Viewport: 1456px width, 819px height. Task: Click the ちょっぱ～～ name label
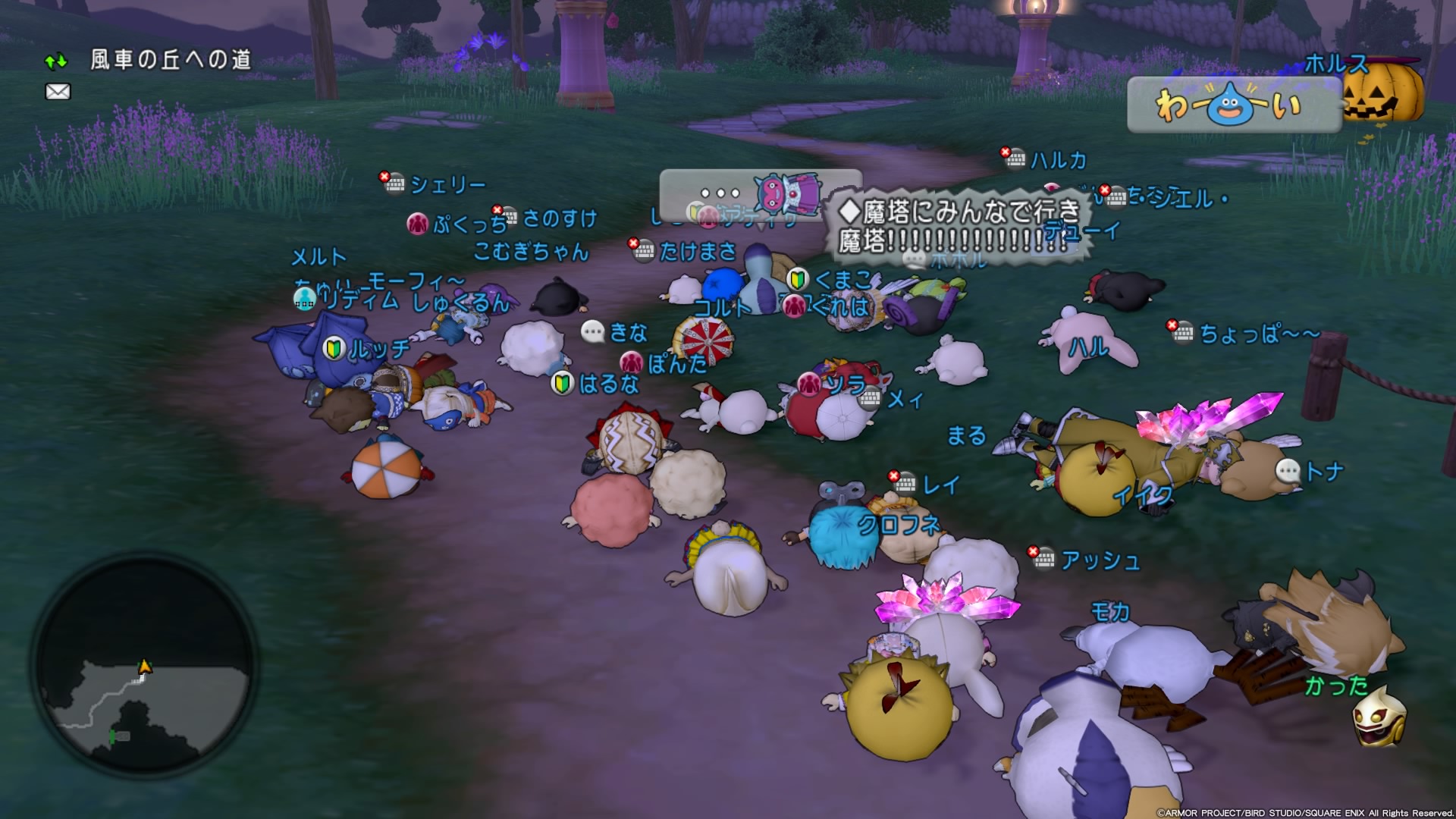click(1259, 334)
